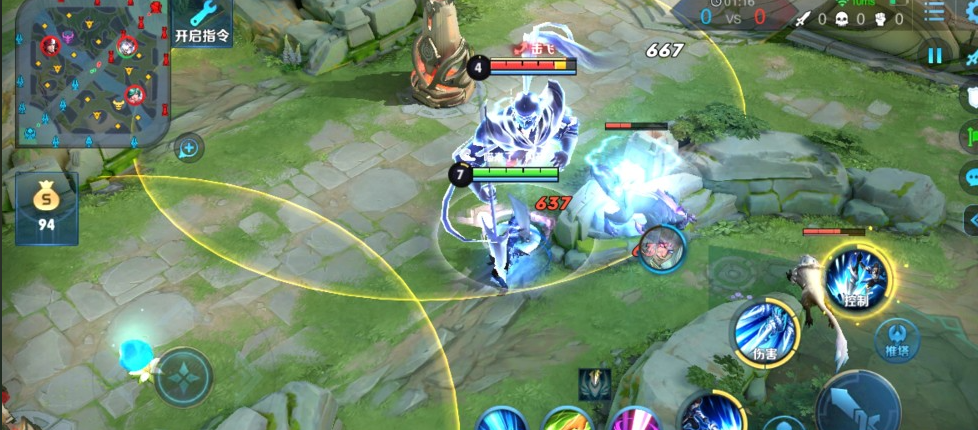Activate the 伤害 skill
Image resolution: width=978 pixels, height=430 pixels.
[x=765, y=330]
